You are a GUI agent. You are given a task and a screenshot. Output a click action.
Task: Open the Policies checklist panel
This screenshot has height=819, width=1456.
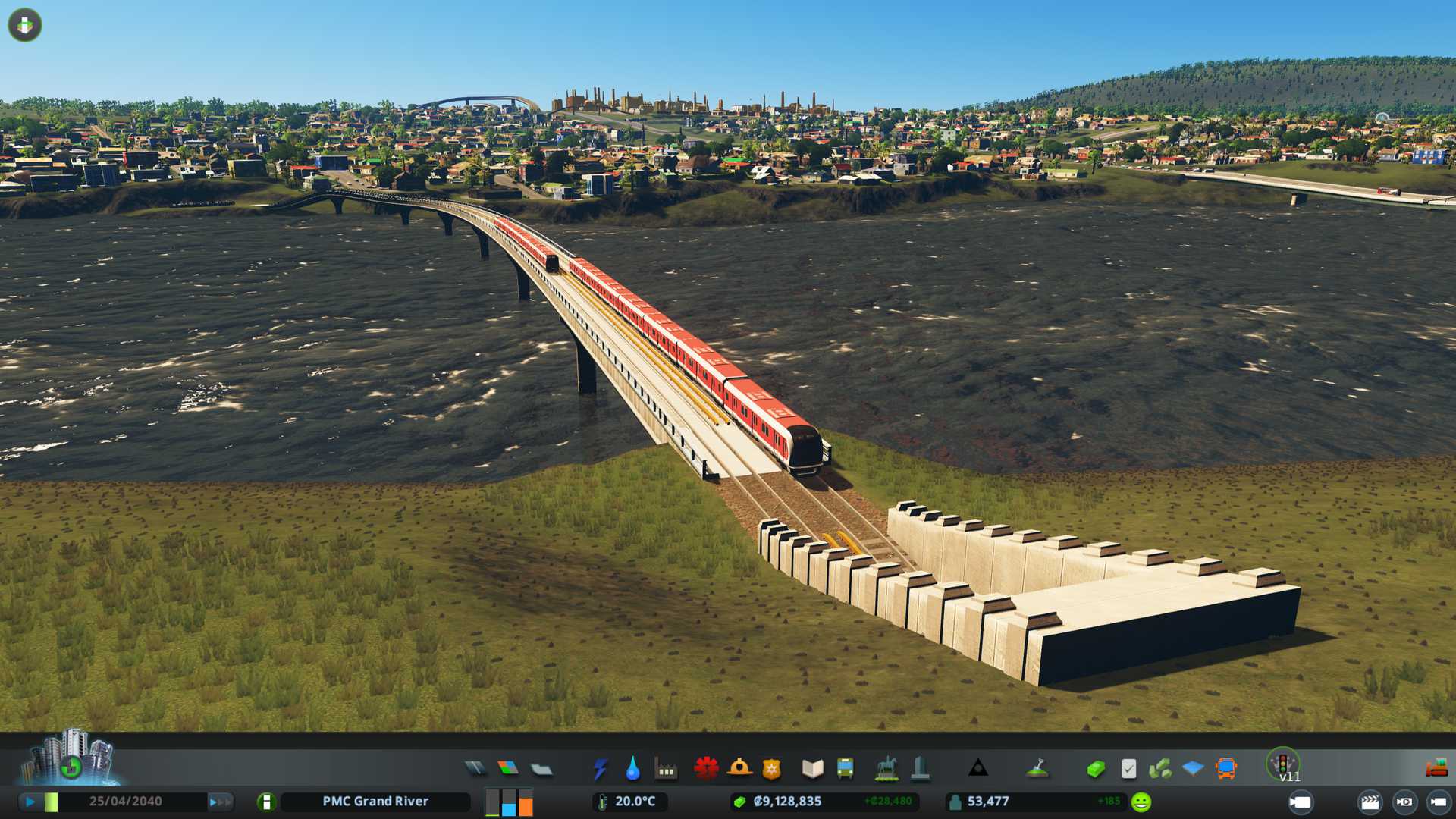1128,769
